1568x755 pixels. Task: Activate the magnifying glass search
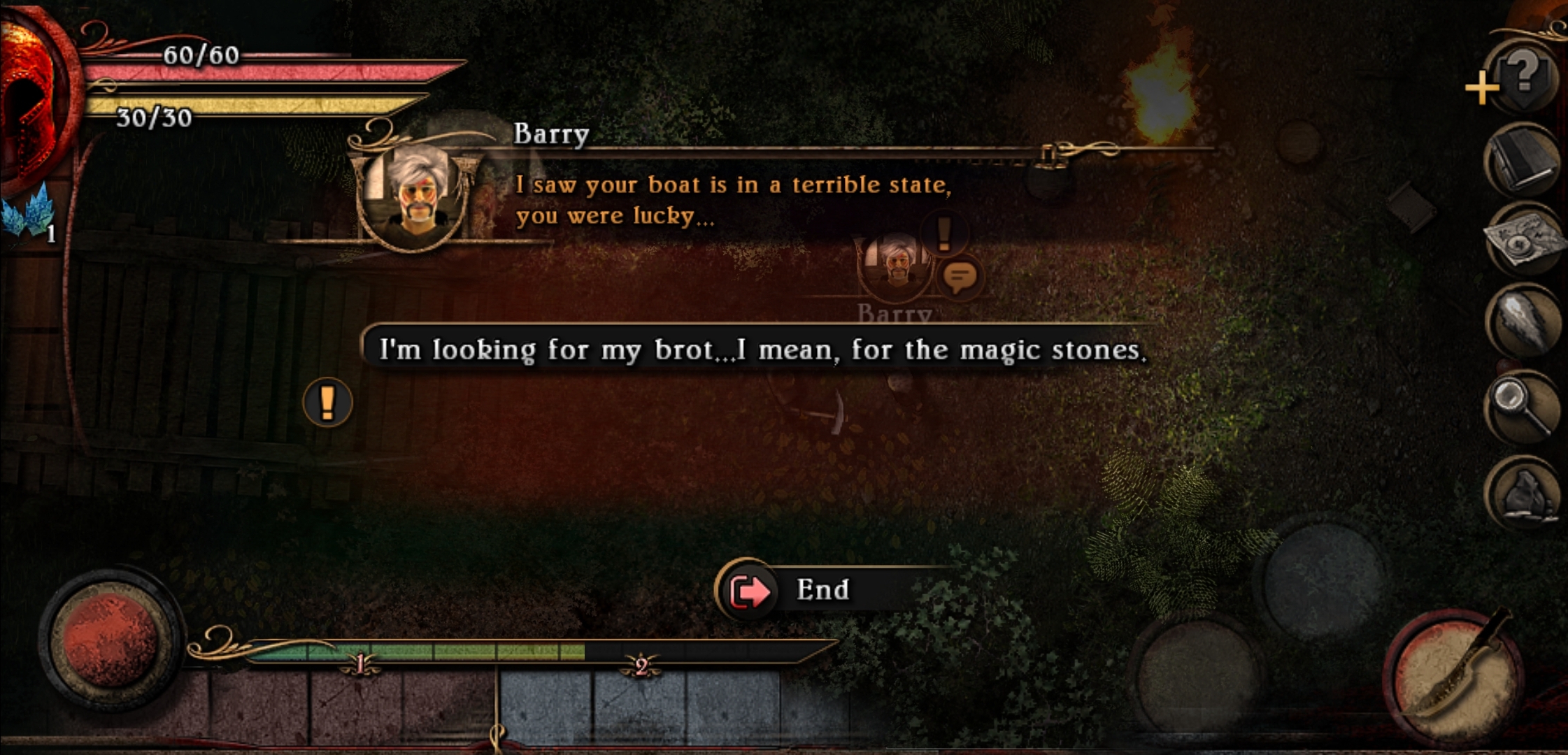coord(1522,407)
